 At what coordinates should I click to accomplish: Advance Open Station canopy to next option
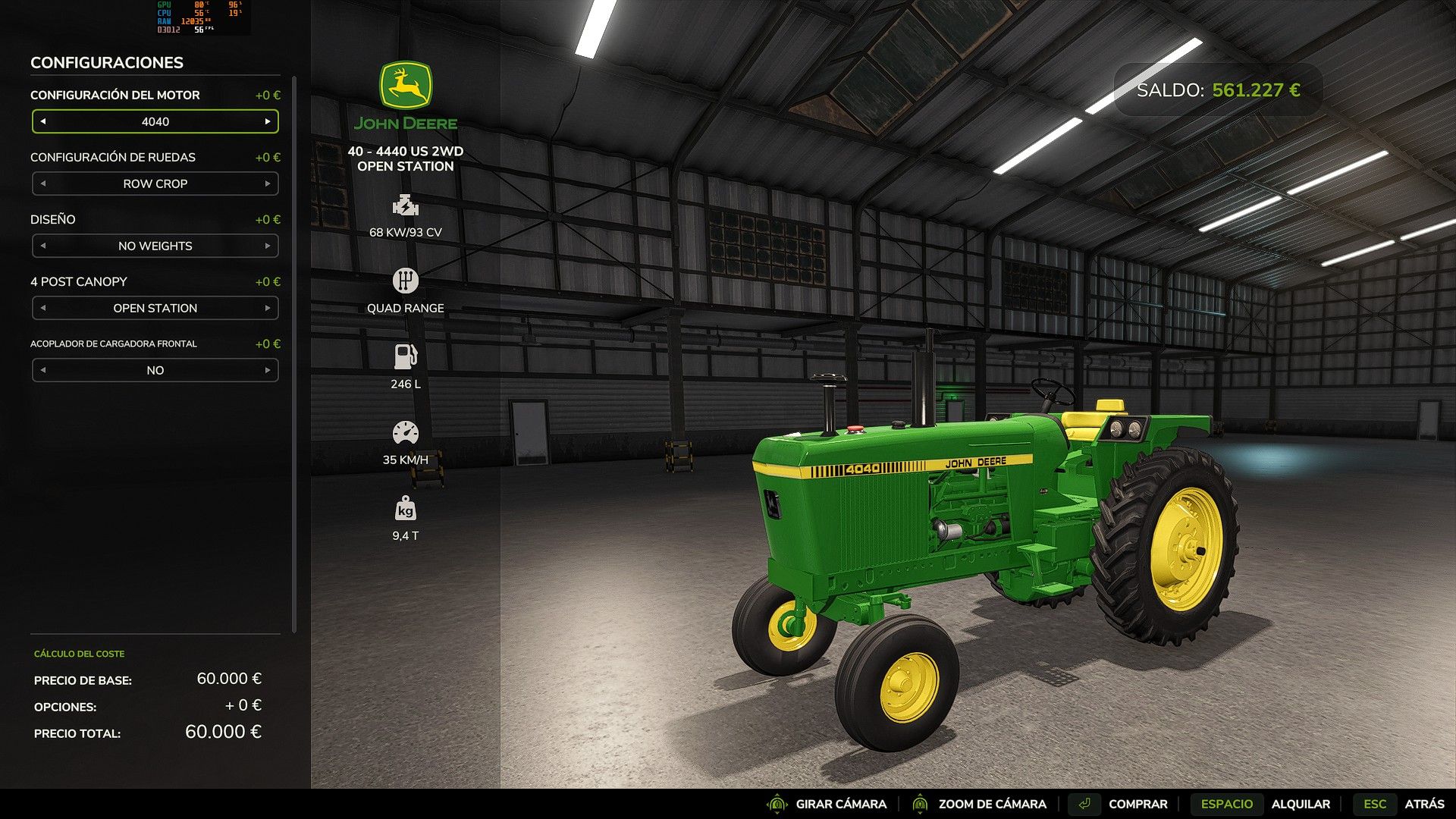pos(267,308)
